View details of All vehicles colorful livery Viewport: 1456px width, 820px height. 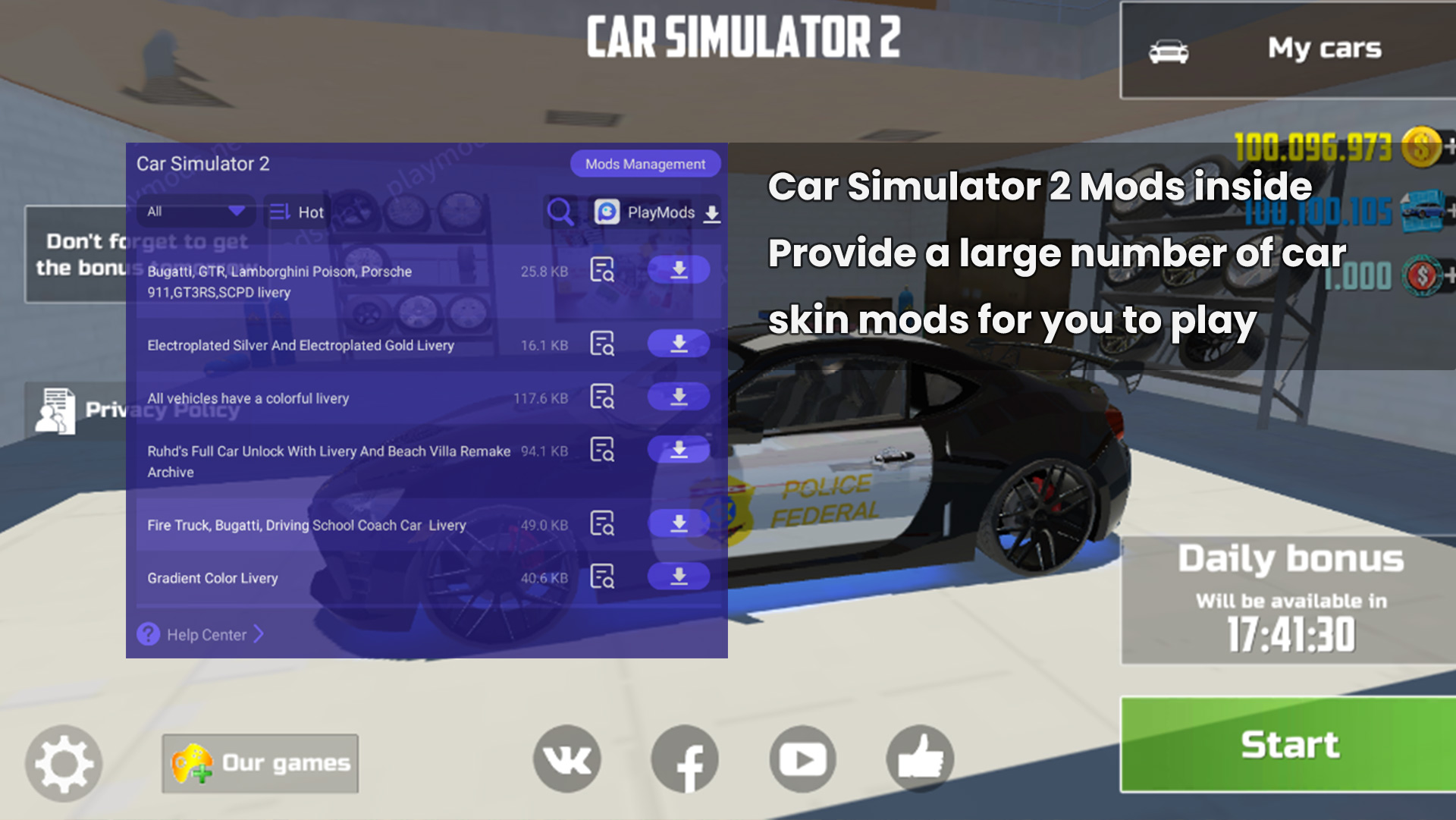tap(602, 397)
